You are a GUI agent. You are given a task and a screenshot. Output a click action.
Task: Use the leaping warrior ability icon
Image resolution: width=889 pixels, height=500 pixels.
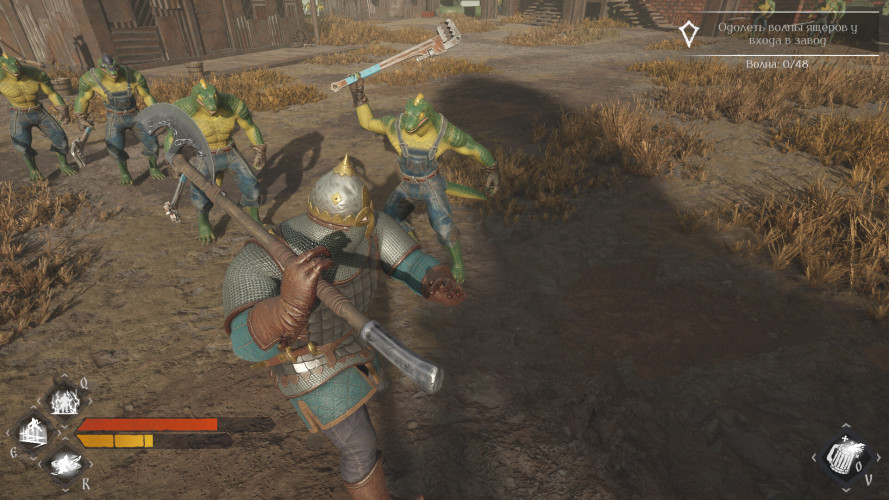[x=34, y=432]
